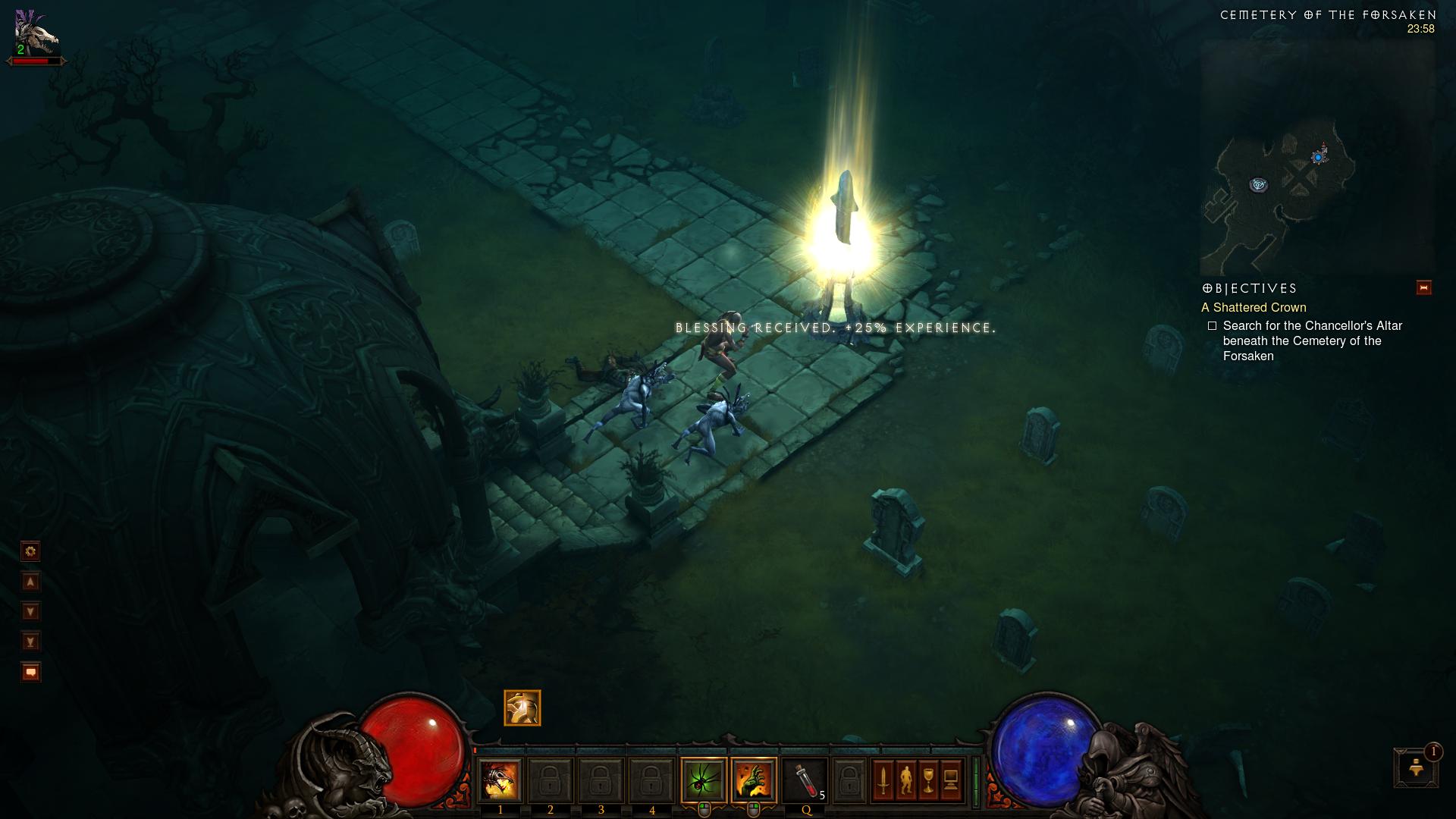Select the A Shattered Crown quest title
1456x819 pixels.
click(1254, 307)
